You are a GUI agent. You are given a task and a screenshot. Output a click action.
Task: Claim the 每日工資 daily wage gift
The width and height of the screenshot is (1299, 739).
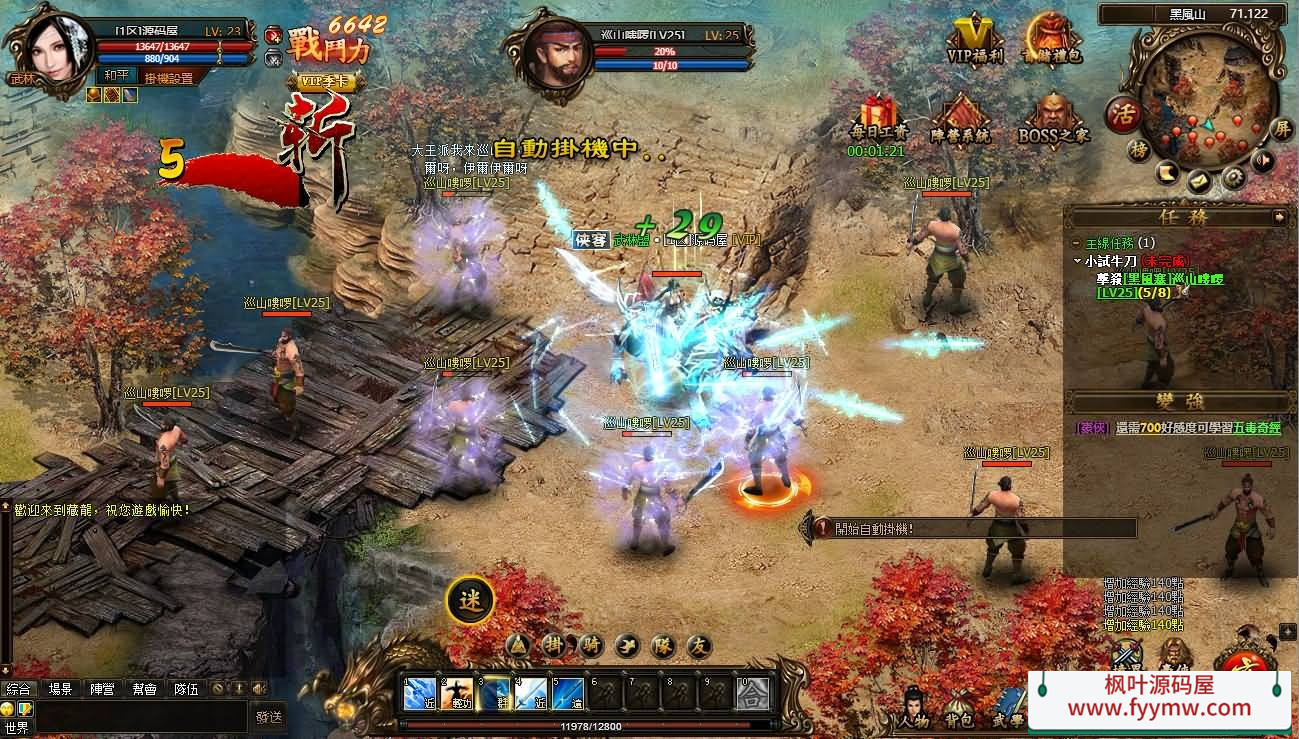[x=879, y=118]
